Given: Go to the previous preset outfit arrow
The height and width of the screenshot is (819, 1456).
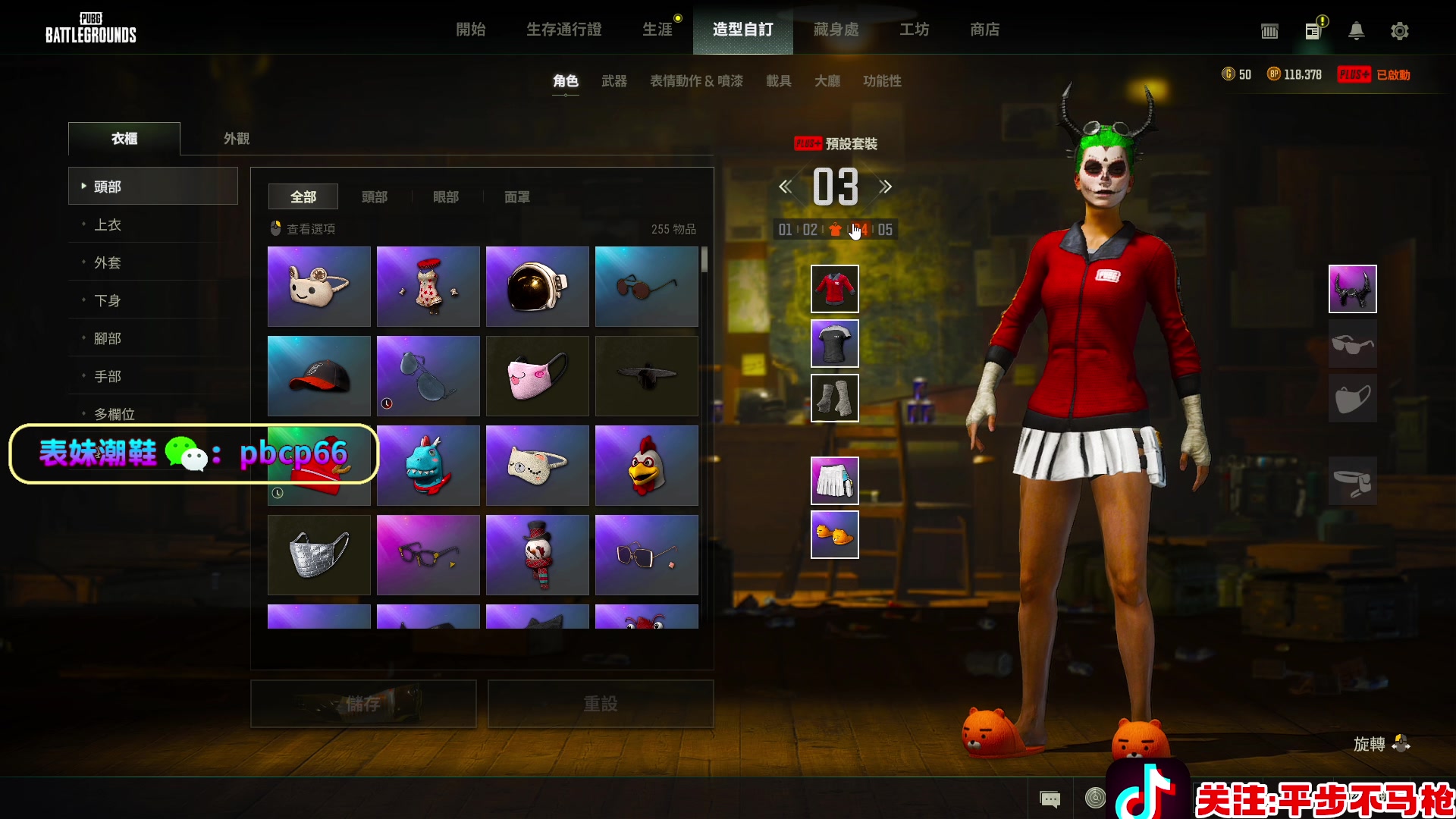Looking at the screenshot, I should click(x=786, y=187).
